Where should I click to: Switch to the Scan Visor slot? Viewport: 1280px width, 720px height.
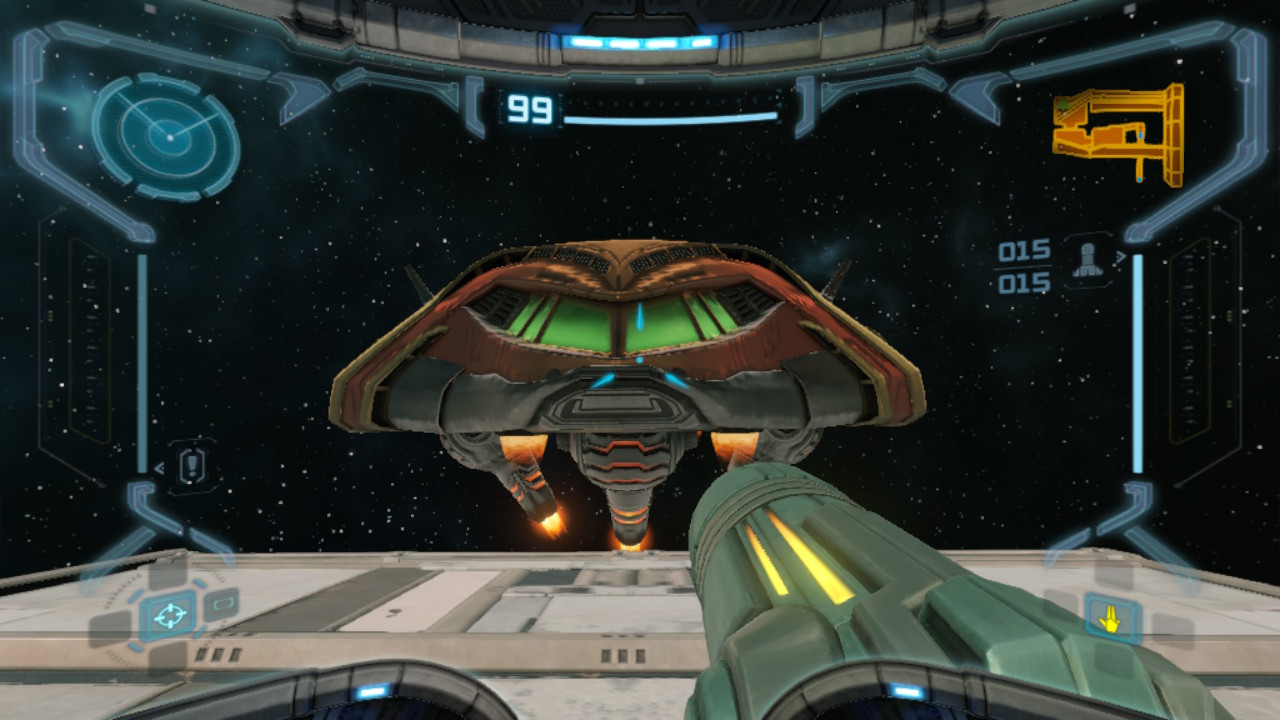tap(221, 604)
